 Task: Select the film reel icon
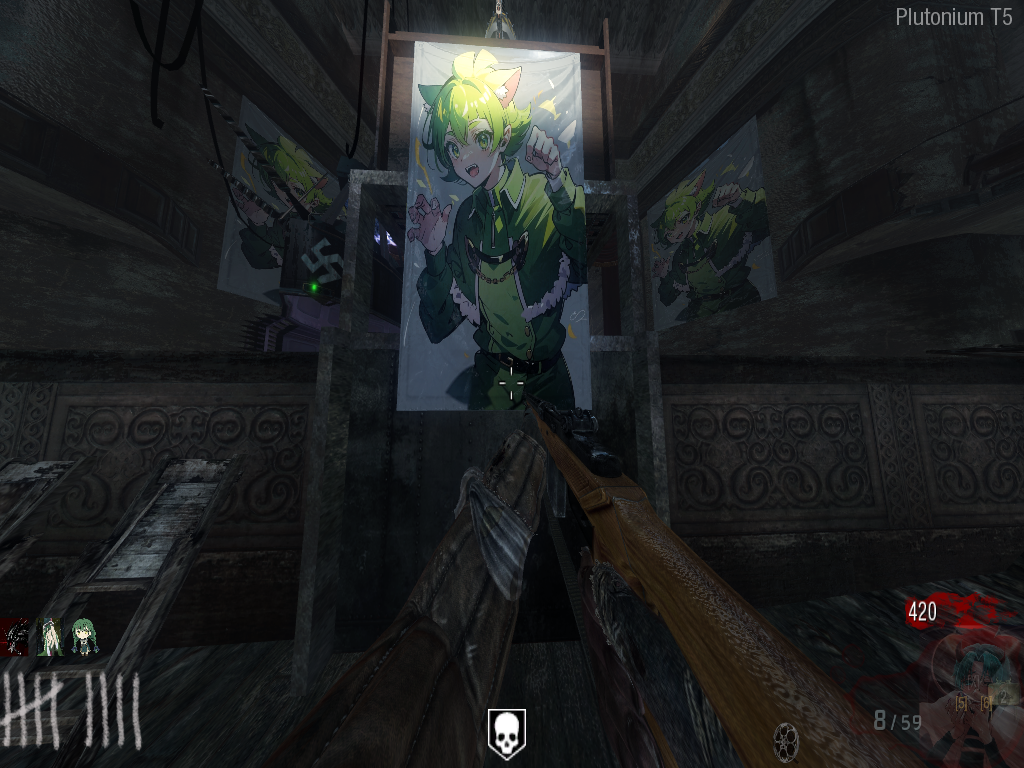pyautogui.click(x=786, y=740)
